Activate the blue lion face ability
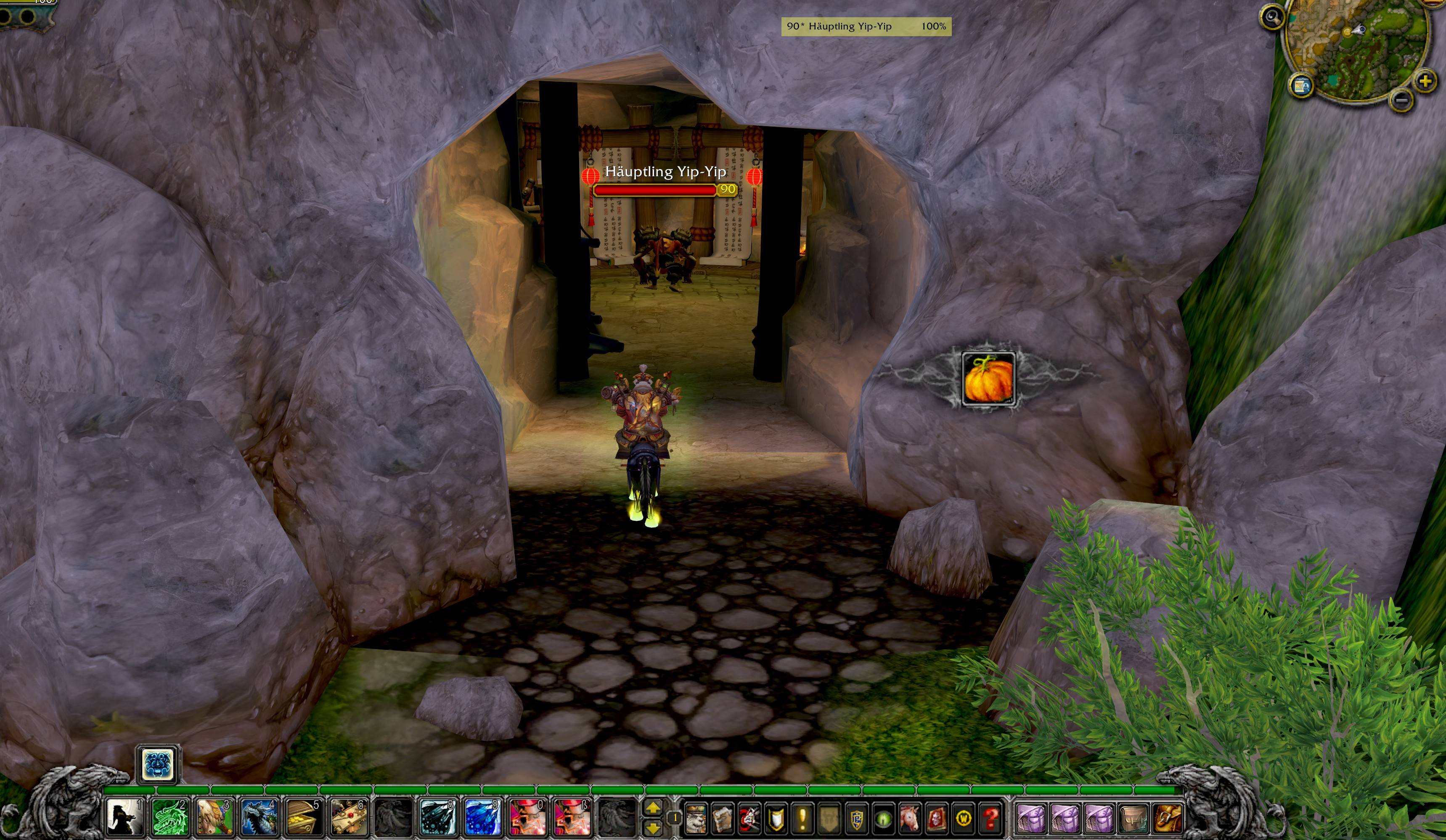The image size is (1446, 840). pos(158,764)
